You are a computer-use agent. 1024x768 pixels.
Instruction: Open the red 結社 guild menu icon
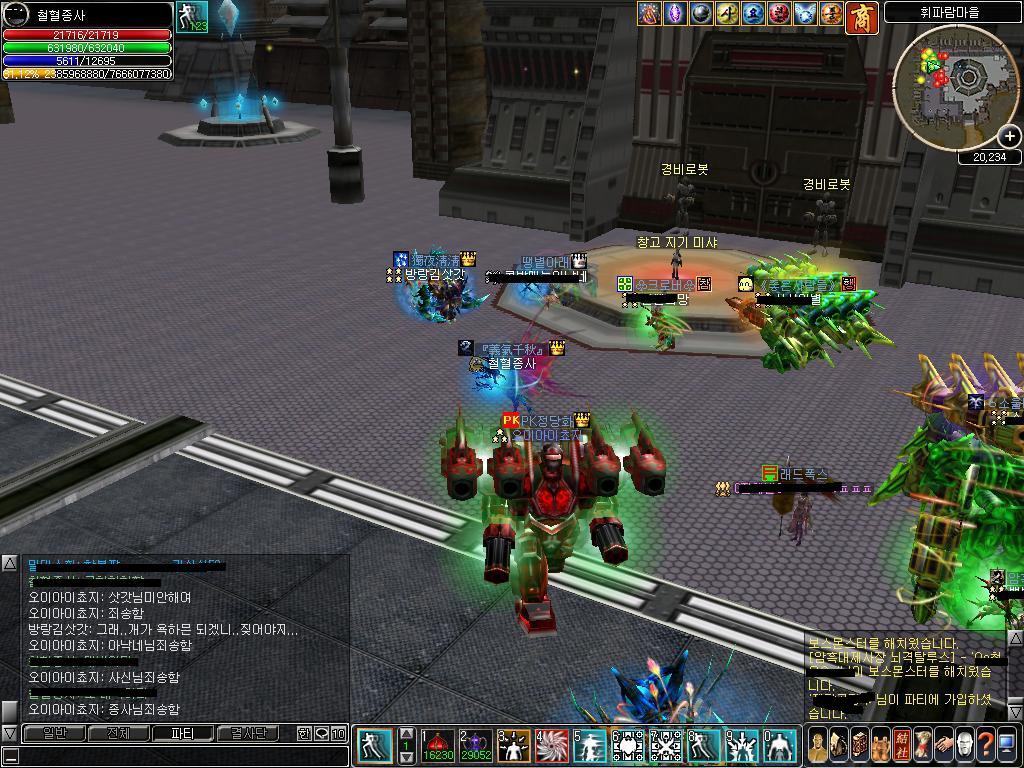coord(900,744)
